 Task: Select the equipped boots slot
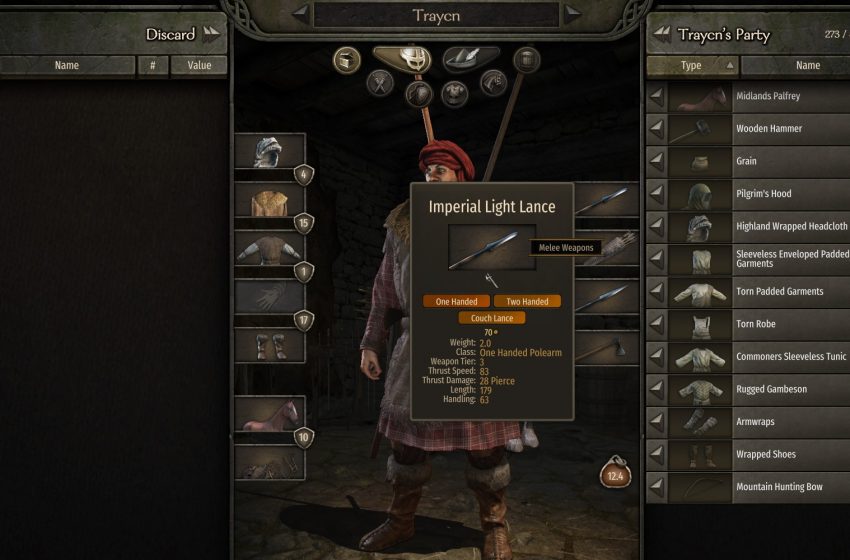(268, 346)
